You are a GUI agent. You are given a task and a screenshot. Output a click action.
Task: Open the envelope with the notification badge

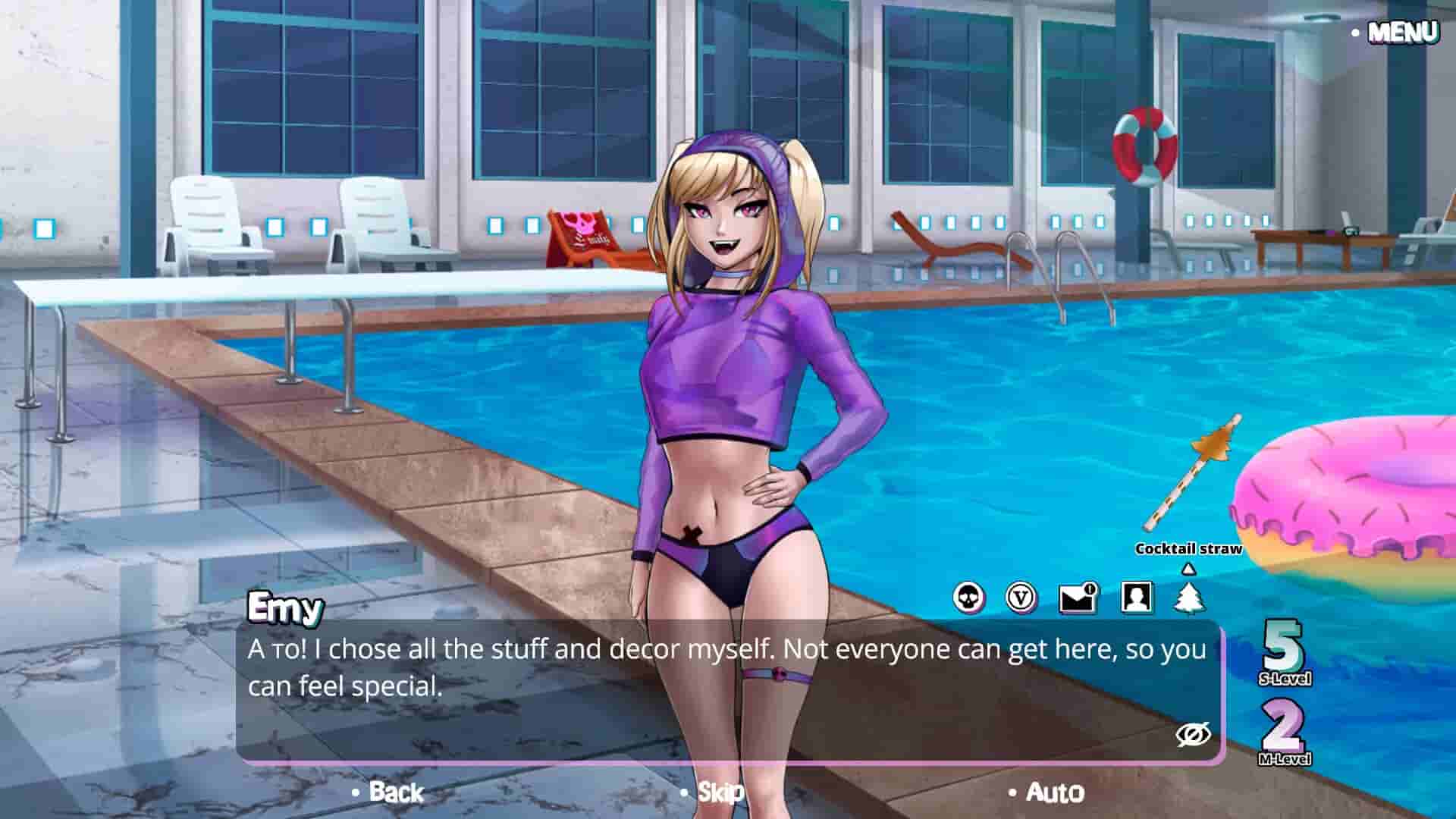click(1076, 598)
